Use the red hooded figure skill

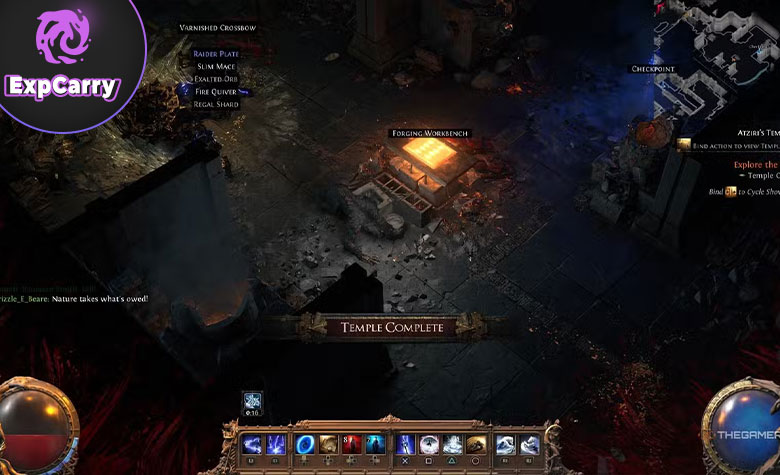point(351,445)
